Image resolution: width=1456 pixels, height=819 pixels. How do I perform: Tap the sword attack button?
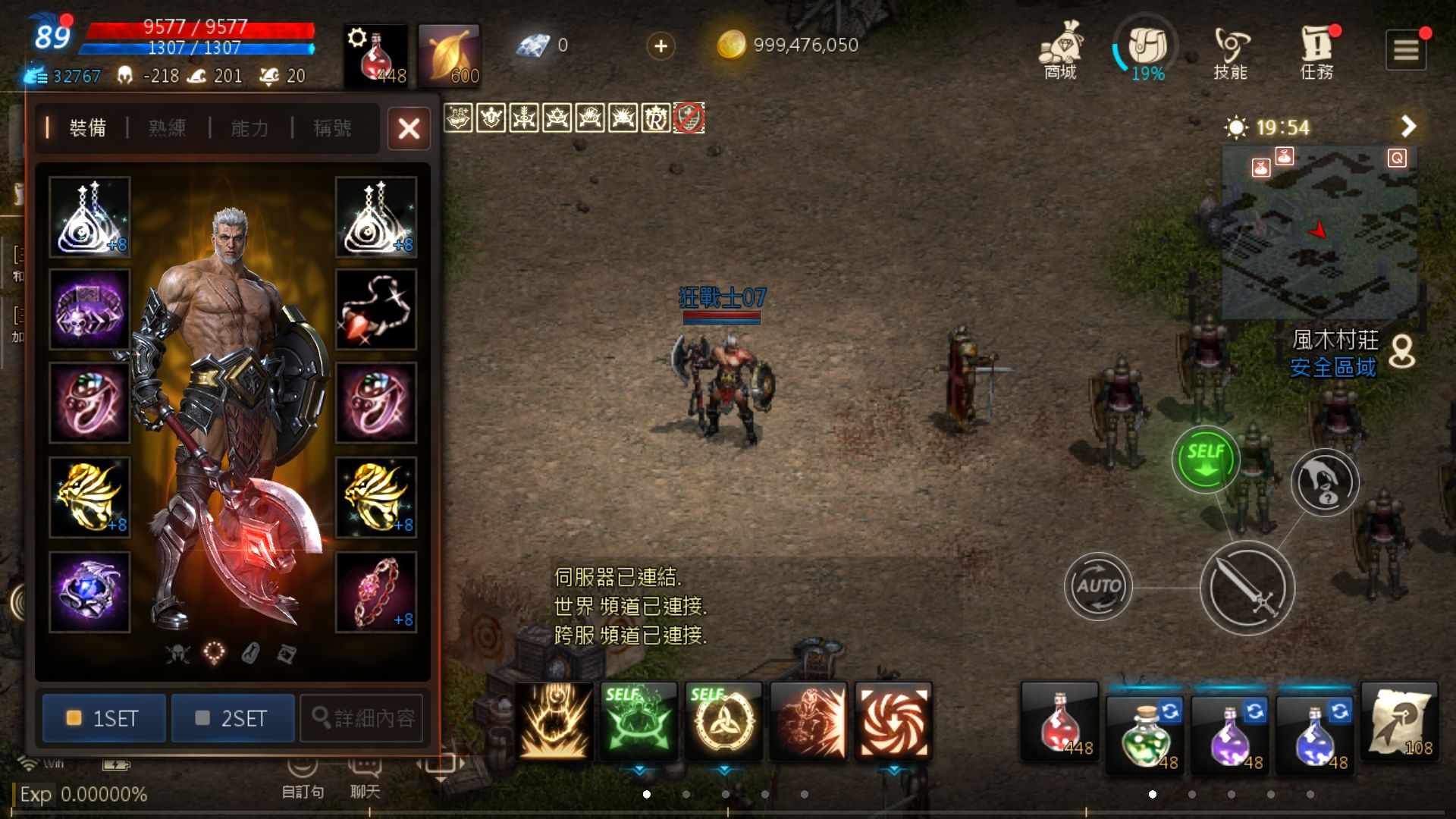pyautogui.click(x=1247, y=588)
